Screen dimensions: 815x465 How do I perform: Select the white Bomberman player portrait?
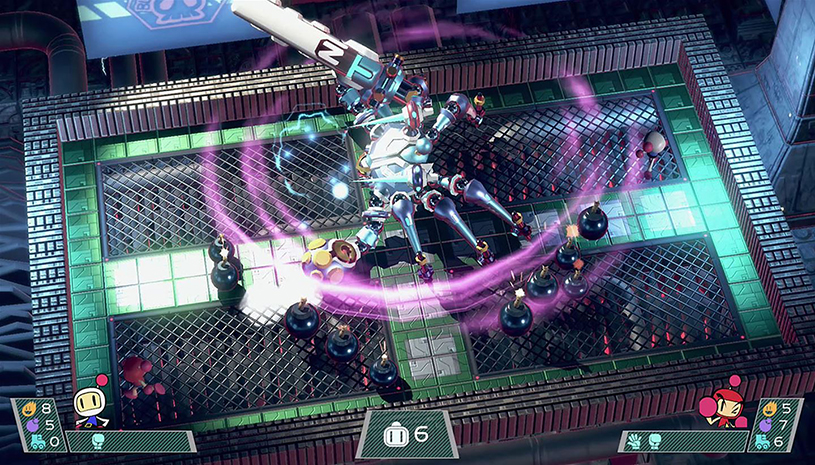coord(89,407)
